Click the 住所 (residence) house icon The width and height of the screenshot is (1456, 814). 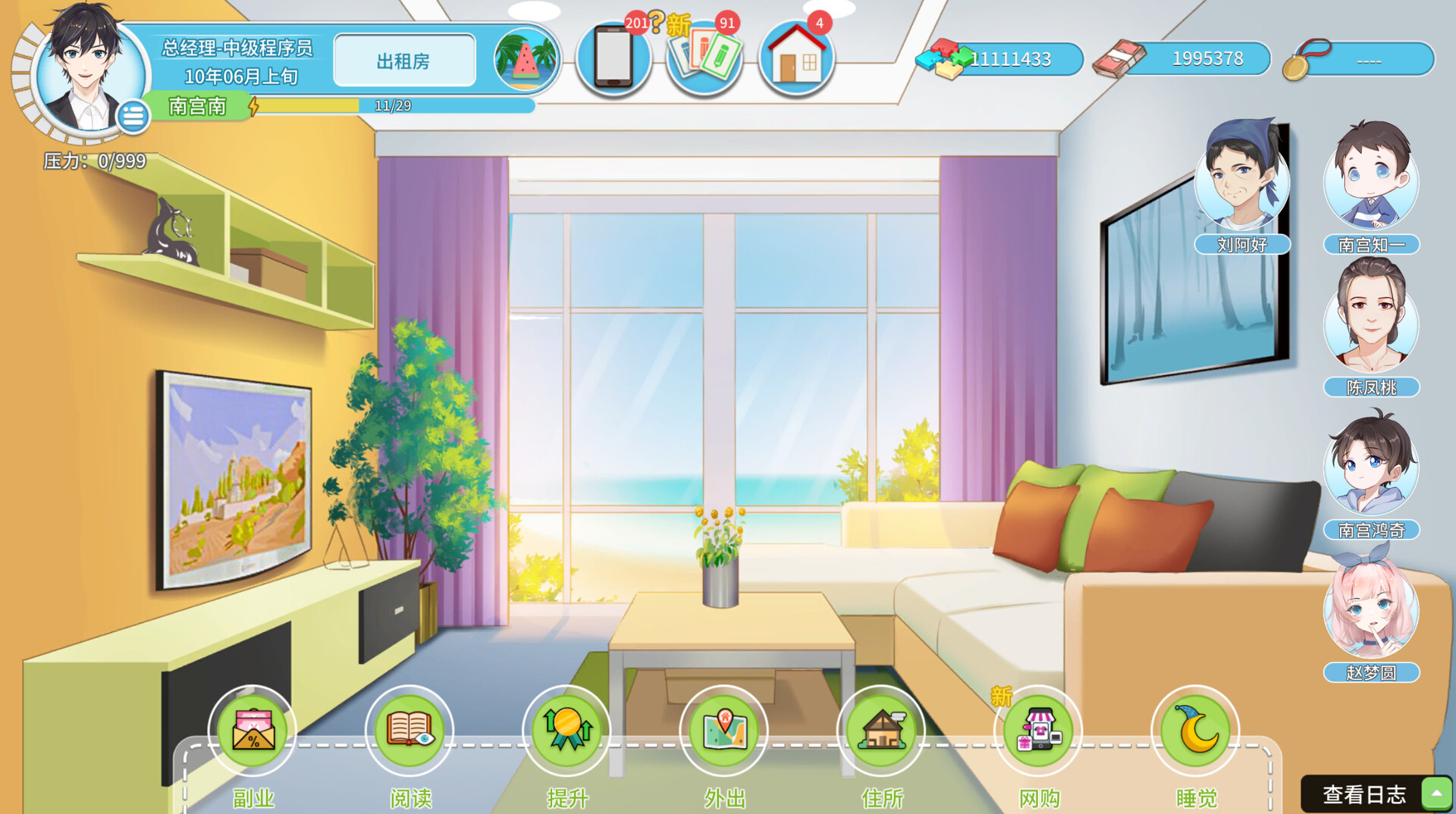point(881,730)
